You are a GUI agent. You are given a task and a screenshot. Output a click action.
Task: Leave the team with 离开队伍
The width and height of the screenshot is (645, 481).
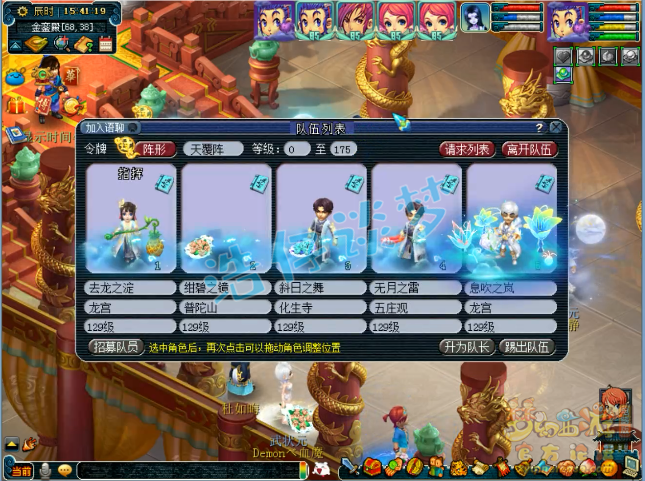click(529, 149)
